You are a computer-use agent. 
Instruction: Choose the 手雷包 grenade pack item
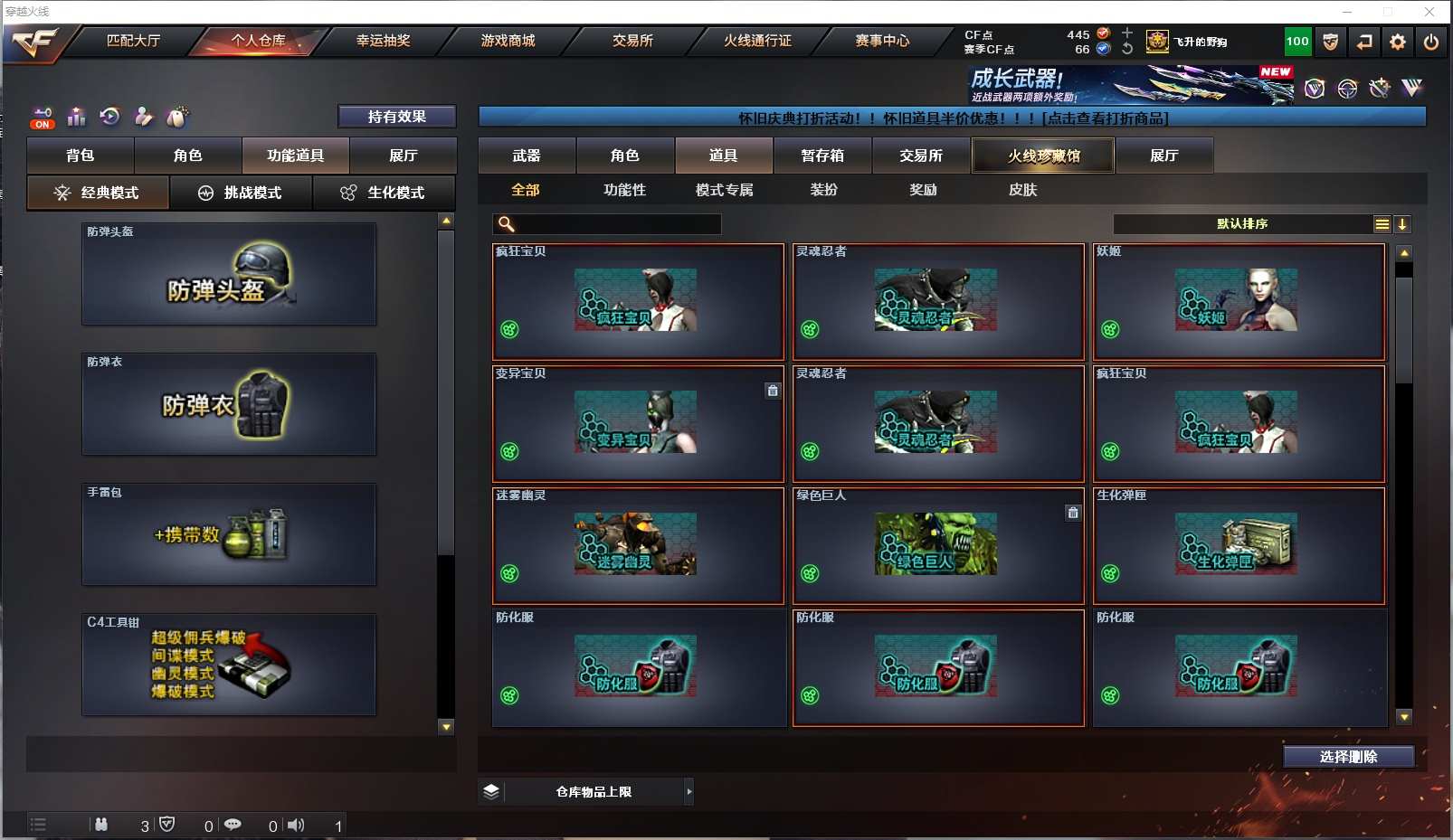coord(229,534)
